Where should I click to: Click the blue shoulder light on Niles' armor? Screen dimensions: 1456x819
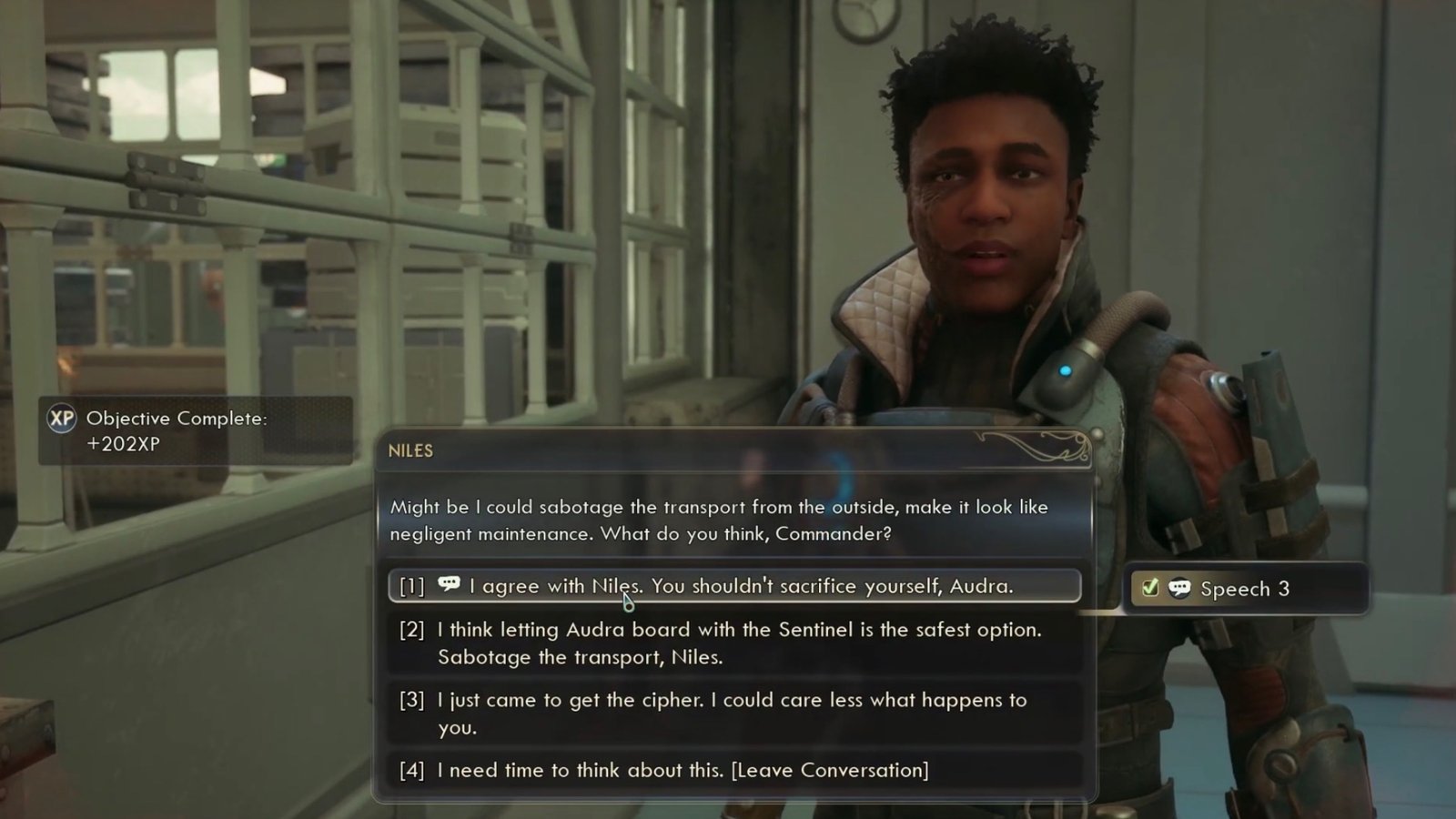click(1063, 371)
